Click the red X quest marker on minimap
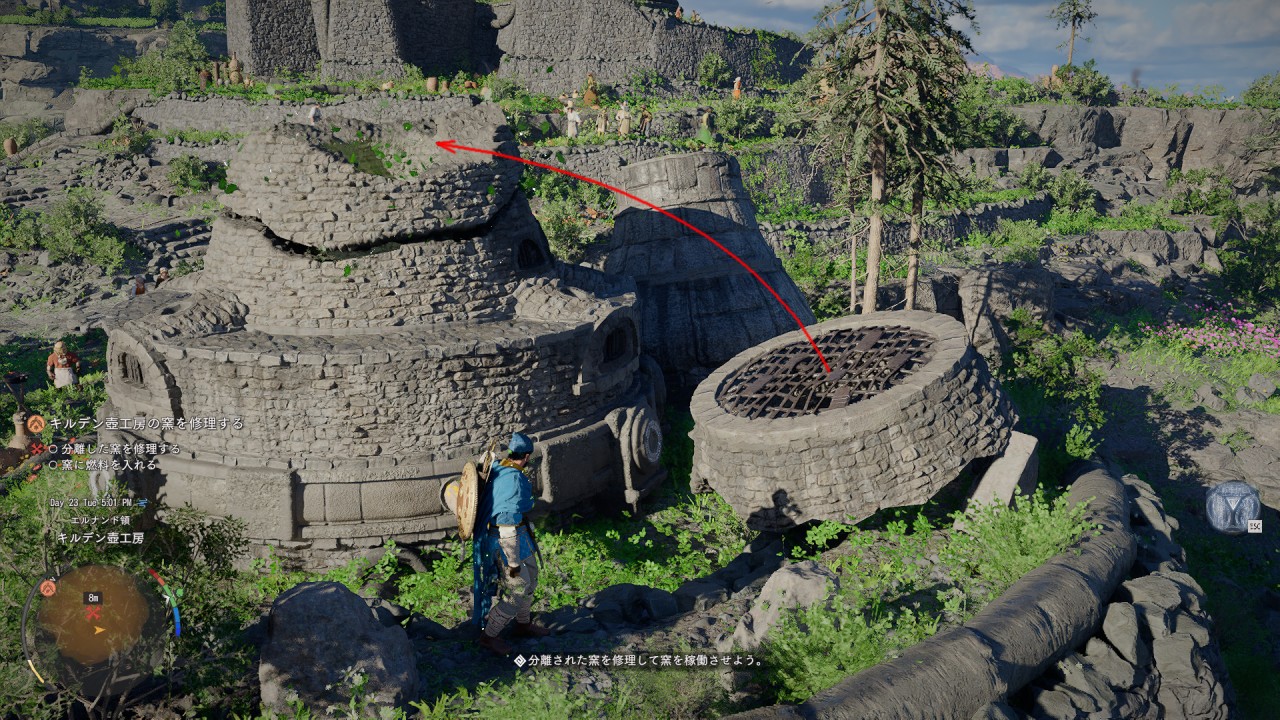1280x720 pixels. [x=94, y=614]
